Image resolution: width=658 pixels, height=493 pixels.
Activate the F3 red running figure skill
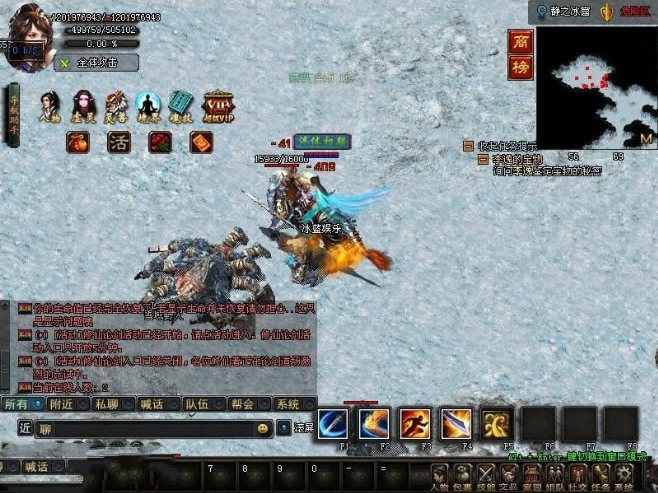pos(415,423)
